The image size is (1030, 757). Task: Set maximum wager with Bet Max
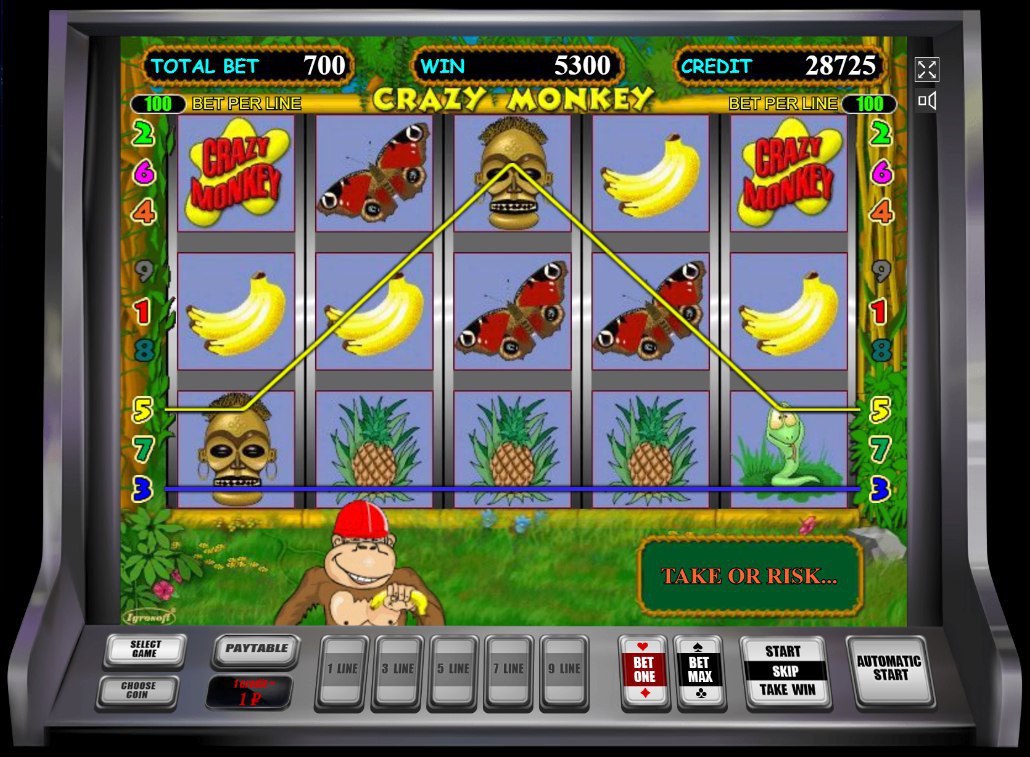click(x=700, y=671)
